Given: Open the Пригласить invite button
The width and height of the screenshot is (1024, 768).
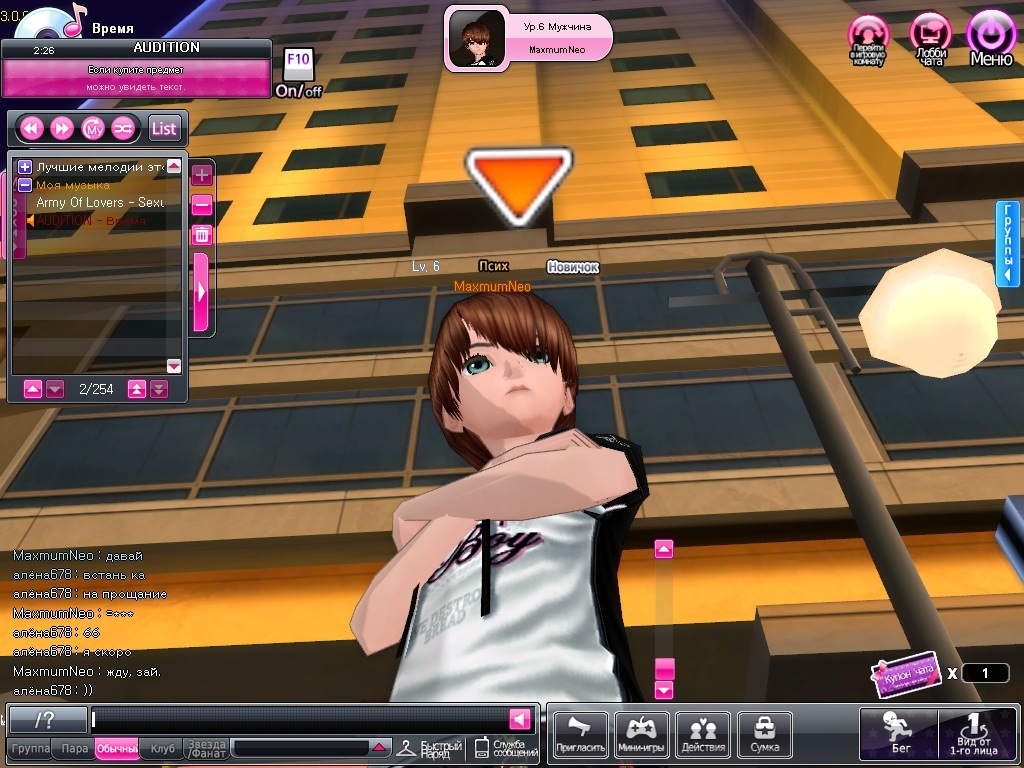Looking at the screenshot, I should pyautogui.click(x=580, y=735).
